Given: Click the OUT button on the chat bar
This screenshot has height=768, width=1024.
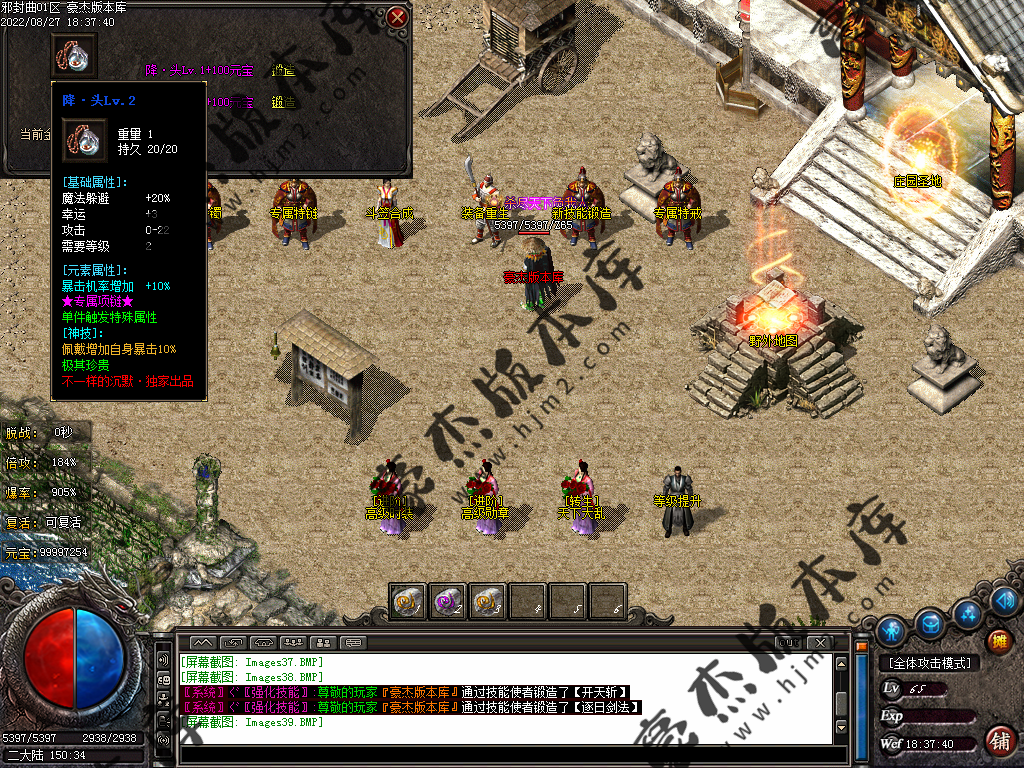Looking at the screenshot, I should (x=788, y=641).
